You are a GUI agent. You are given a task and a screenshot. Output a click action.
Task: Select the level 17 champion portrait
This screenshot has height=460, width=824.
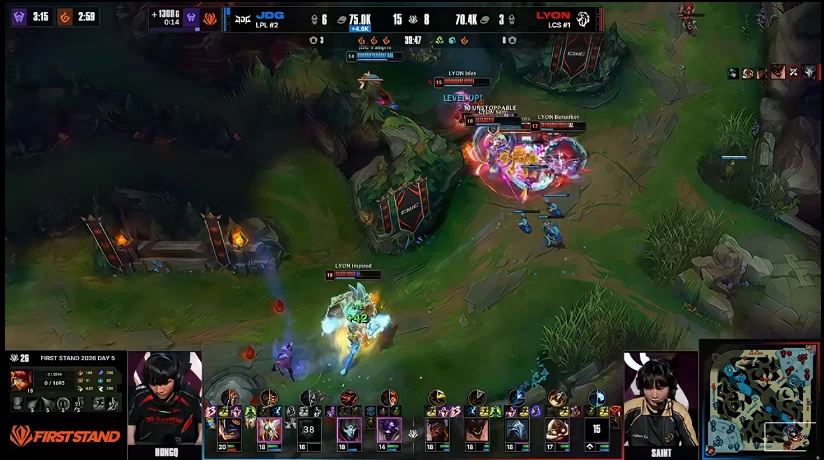(x=557, y=429)
